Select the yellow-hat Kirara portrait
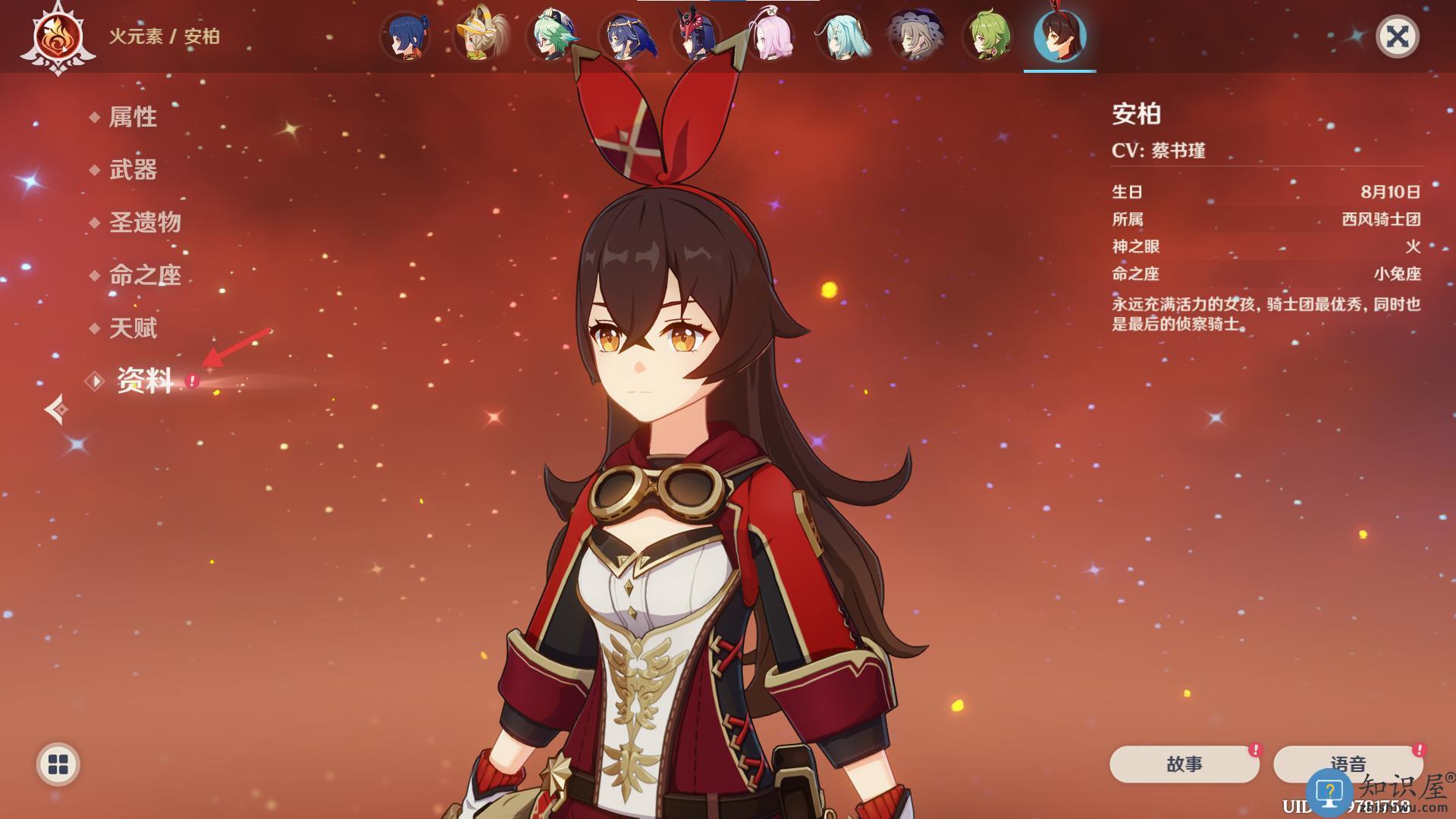The height and width of the screenshot is (819, 1456). pyautogui.click(x=479, y=36)
